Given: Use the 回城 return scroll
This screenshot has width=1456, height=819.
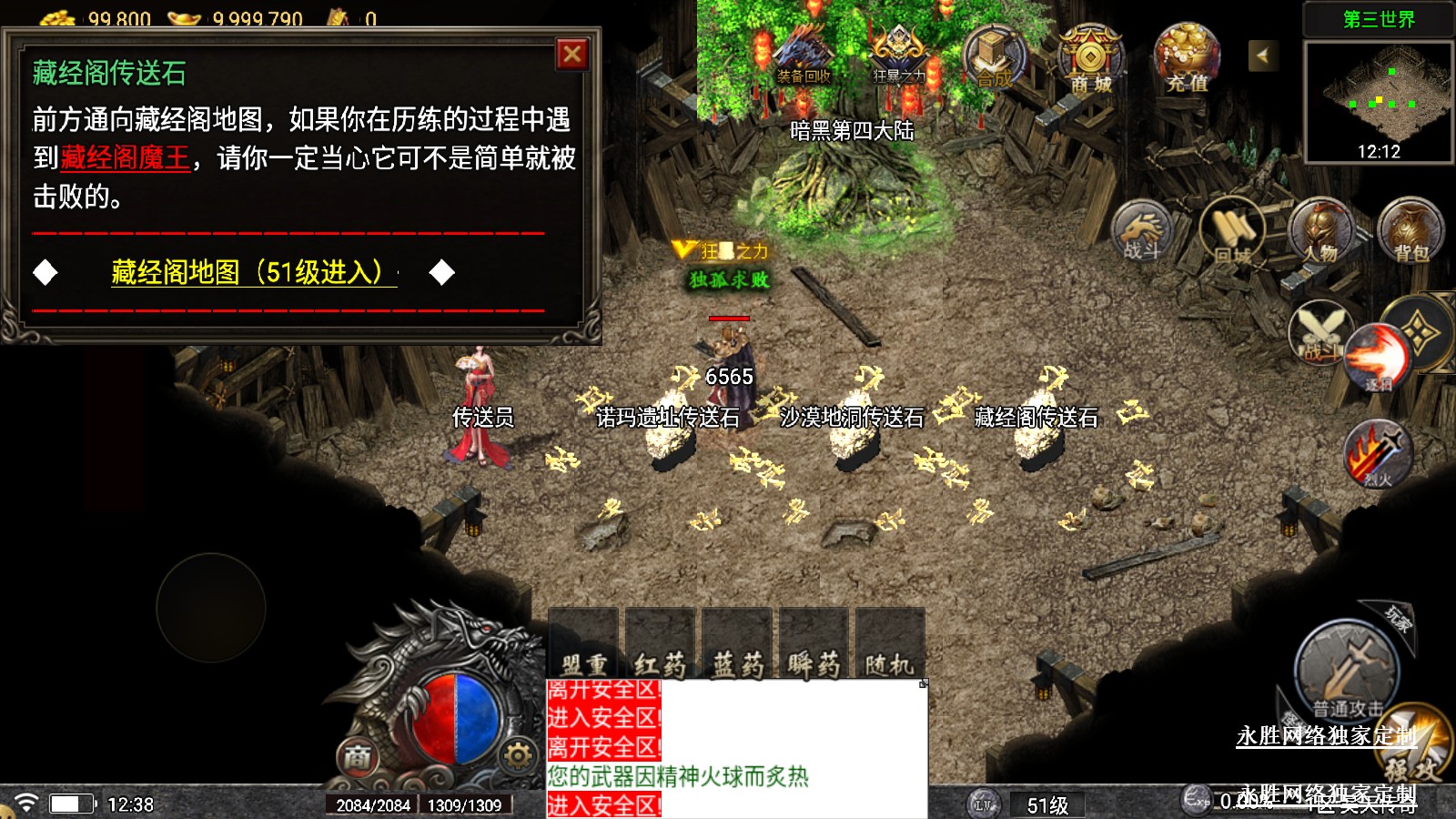Looking at the screenshot, I should coord(1233,232).
